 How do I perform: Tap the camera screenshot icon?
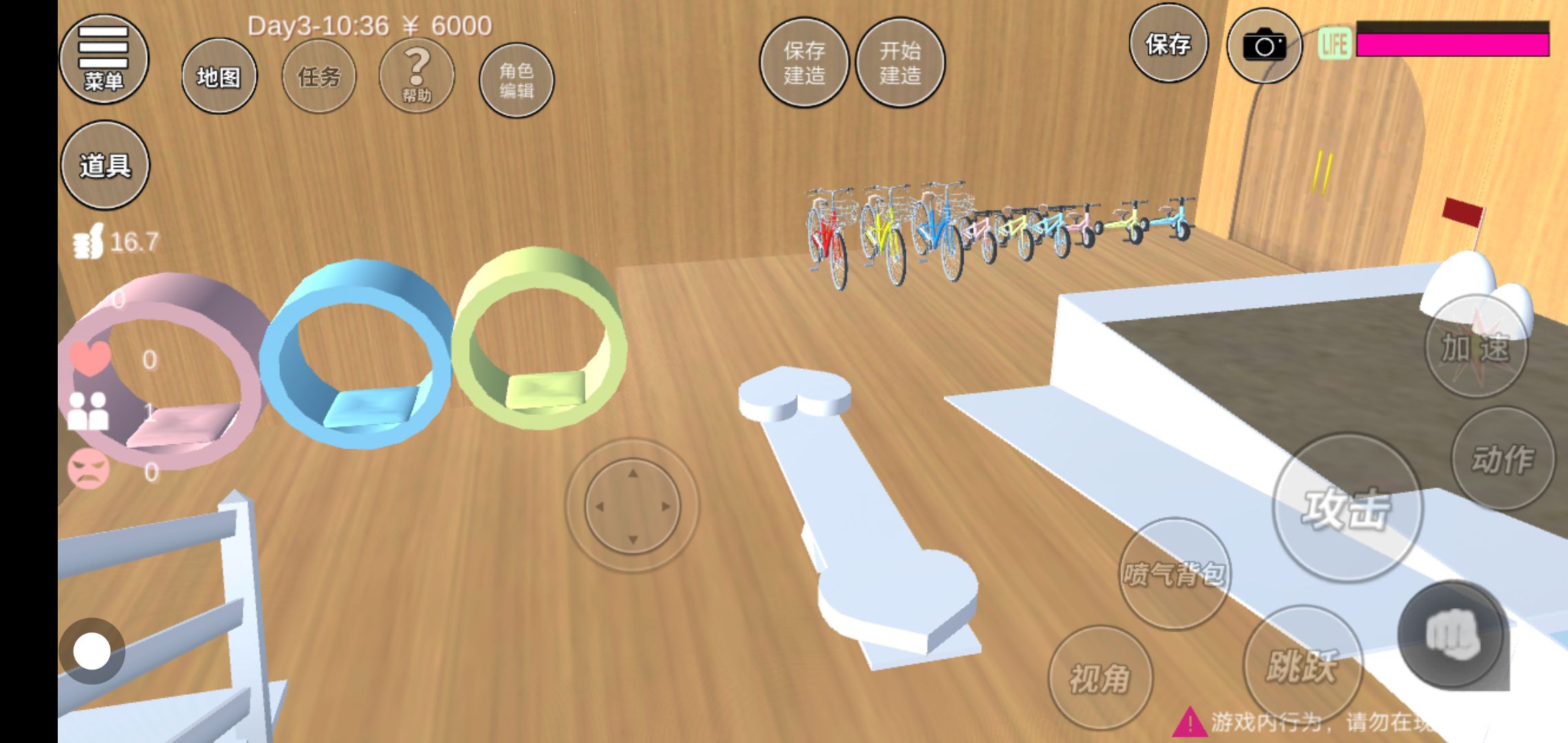1264,47
